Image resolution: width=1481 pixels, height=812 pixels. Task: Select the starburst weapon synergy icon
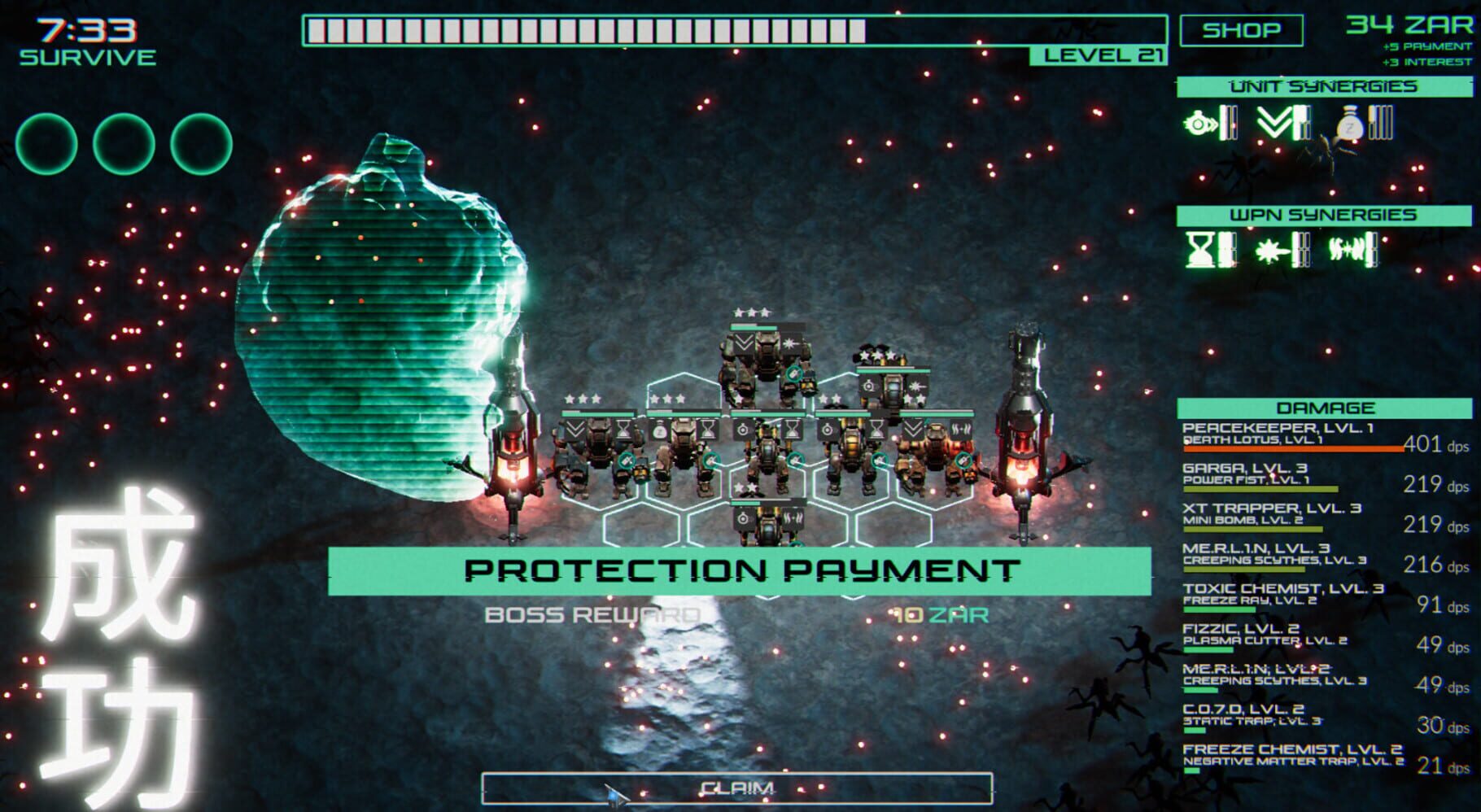click(1269, 251)
